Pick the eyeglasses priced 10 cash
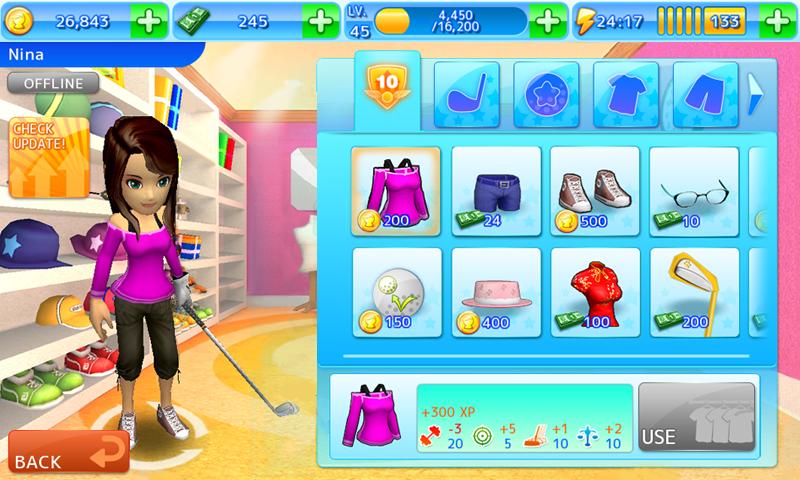Image resolution: width=800 pixels, height=480 pixels. (694, 191)
